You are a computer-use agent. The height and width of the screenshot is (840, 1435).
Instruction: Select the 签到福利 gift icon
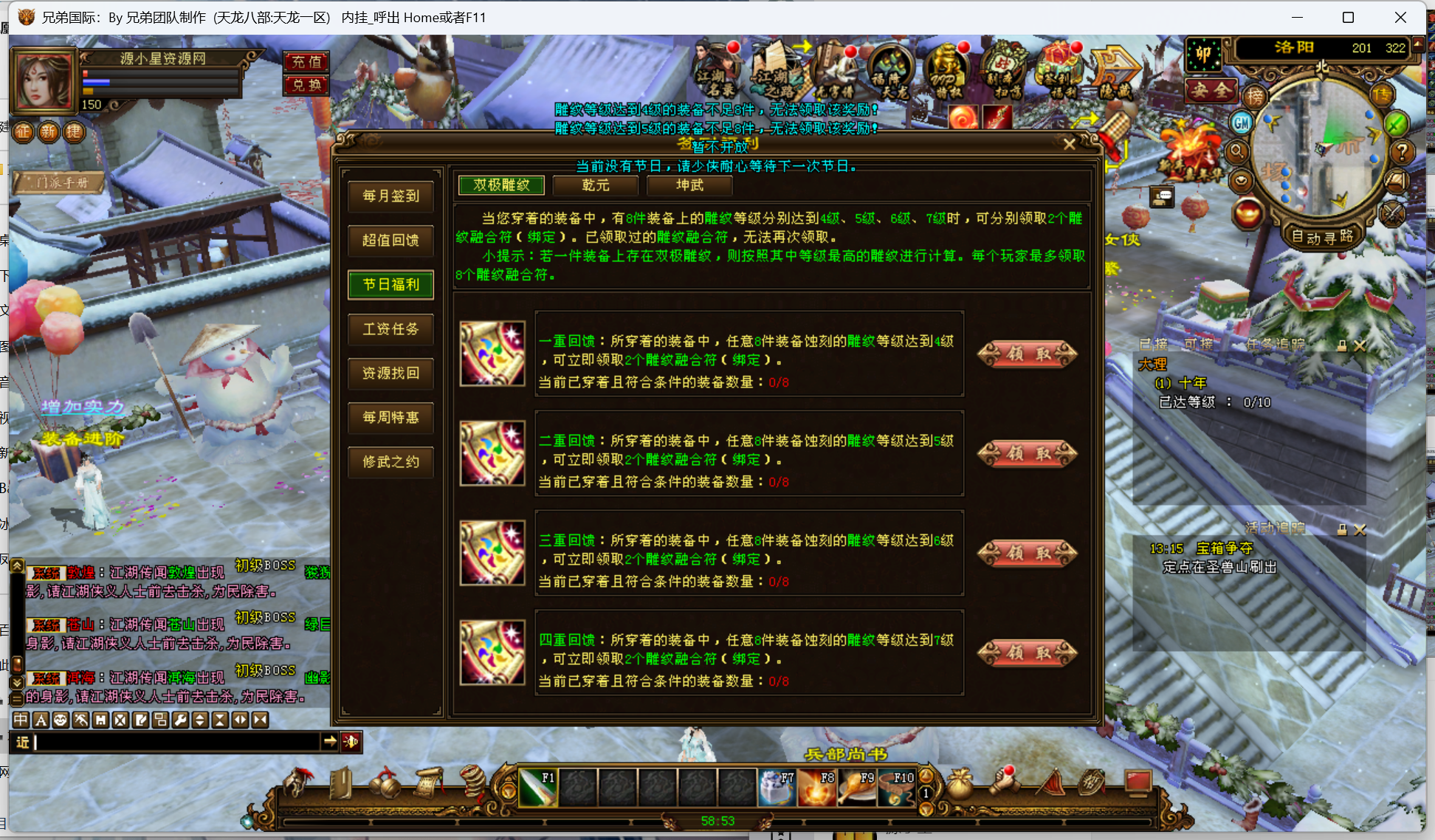[x=1060, y=68]
